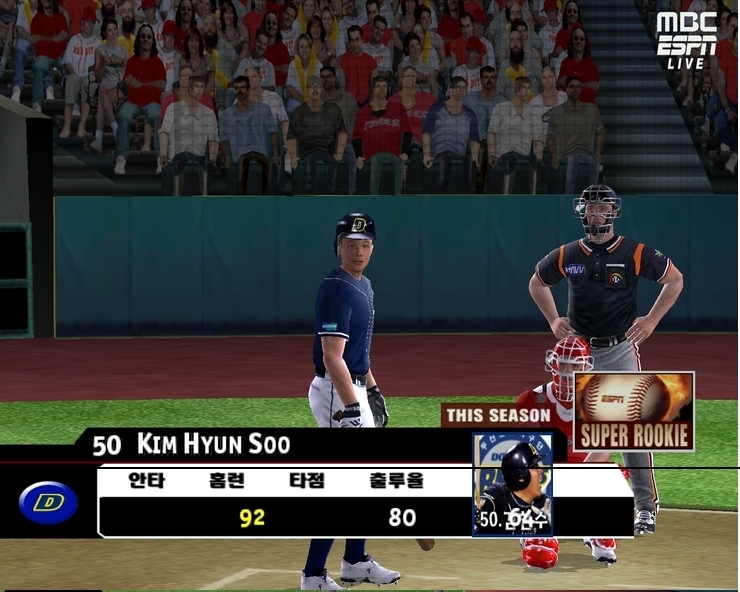
Task: Select the blue D team logo
Action: click(48, 502)
